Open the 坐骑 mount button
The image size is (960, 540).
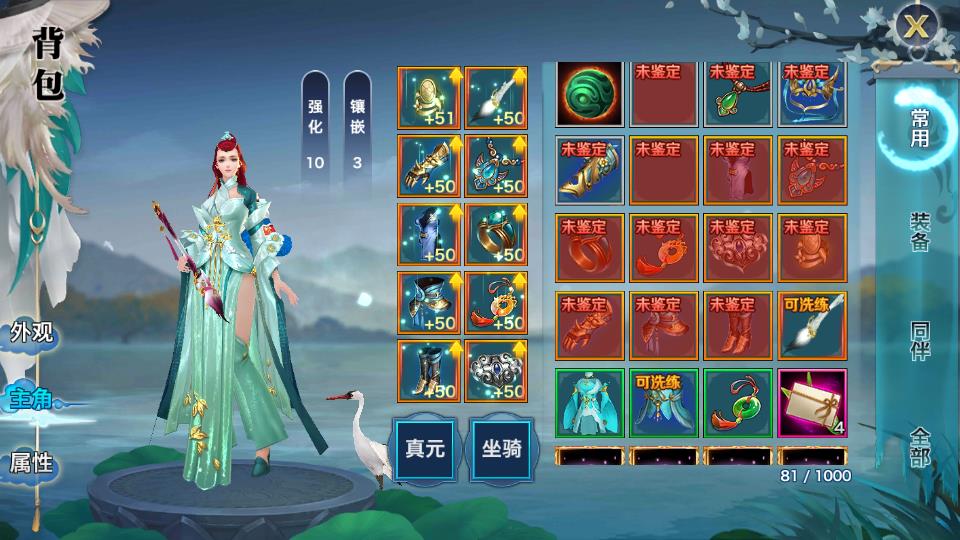497,447
